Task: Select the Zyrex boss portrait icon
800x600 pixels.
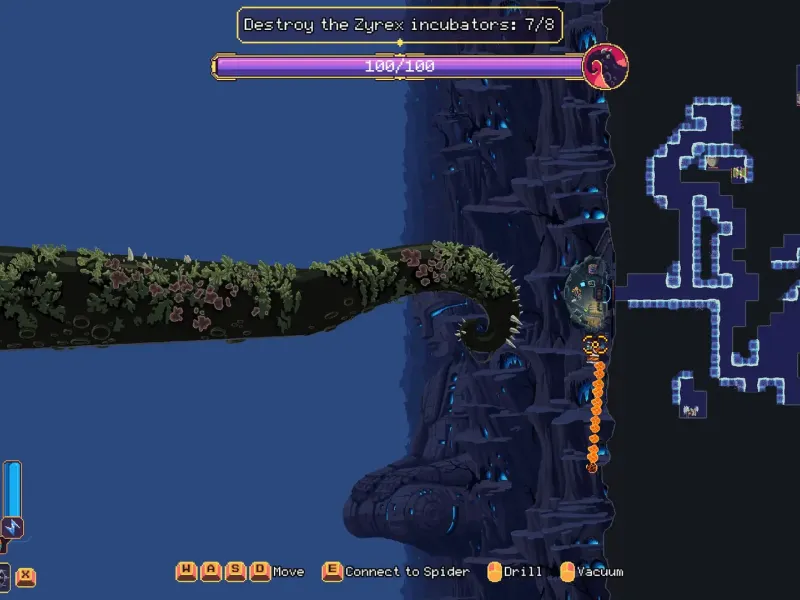Action: click(604, 67)
